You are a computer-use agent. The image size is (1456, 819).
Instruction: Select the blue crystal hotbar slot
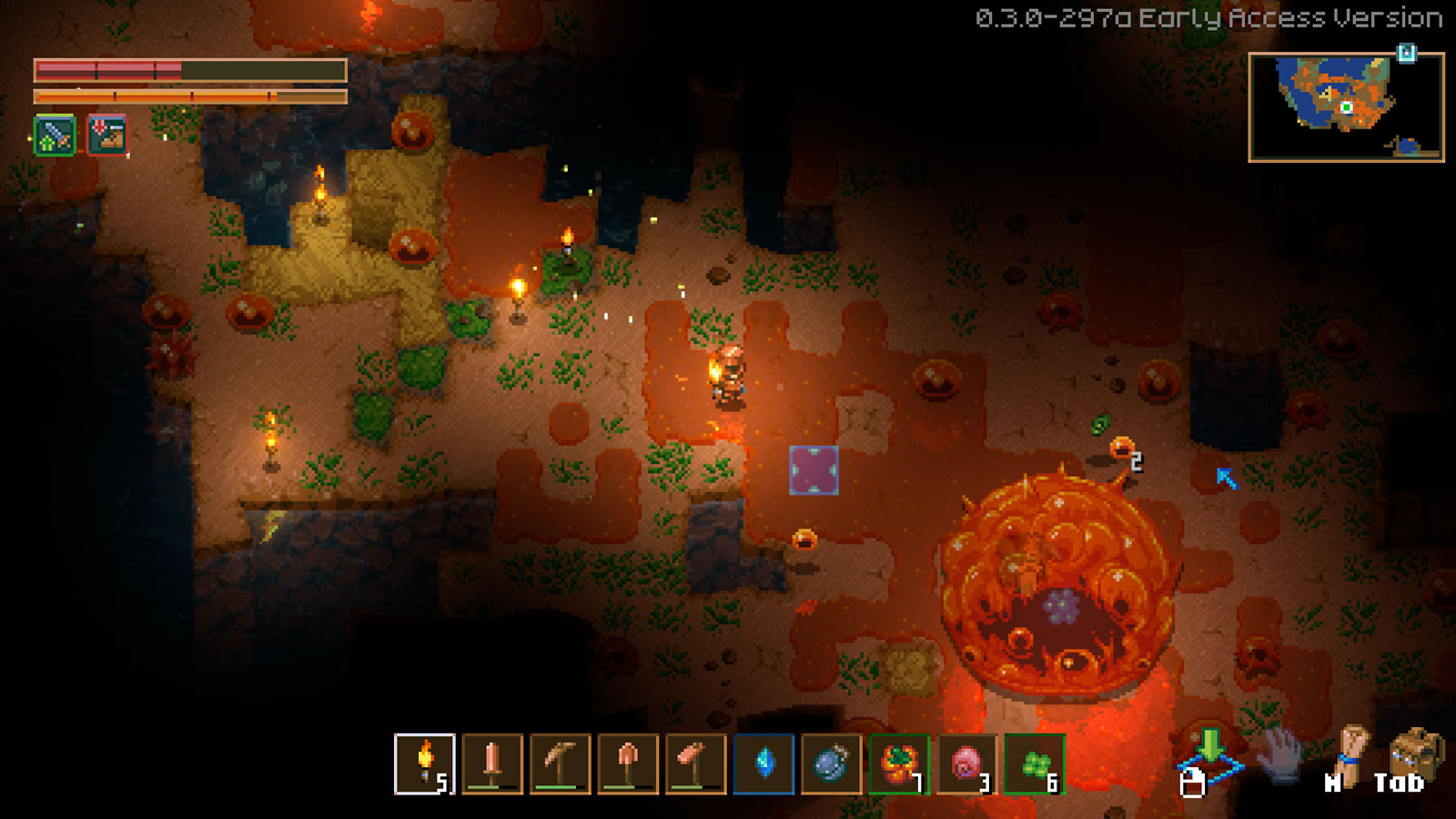tap(763, 764)
